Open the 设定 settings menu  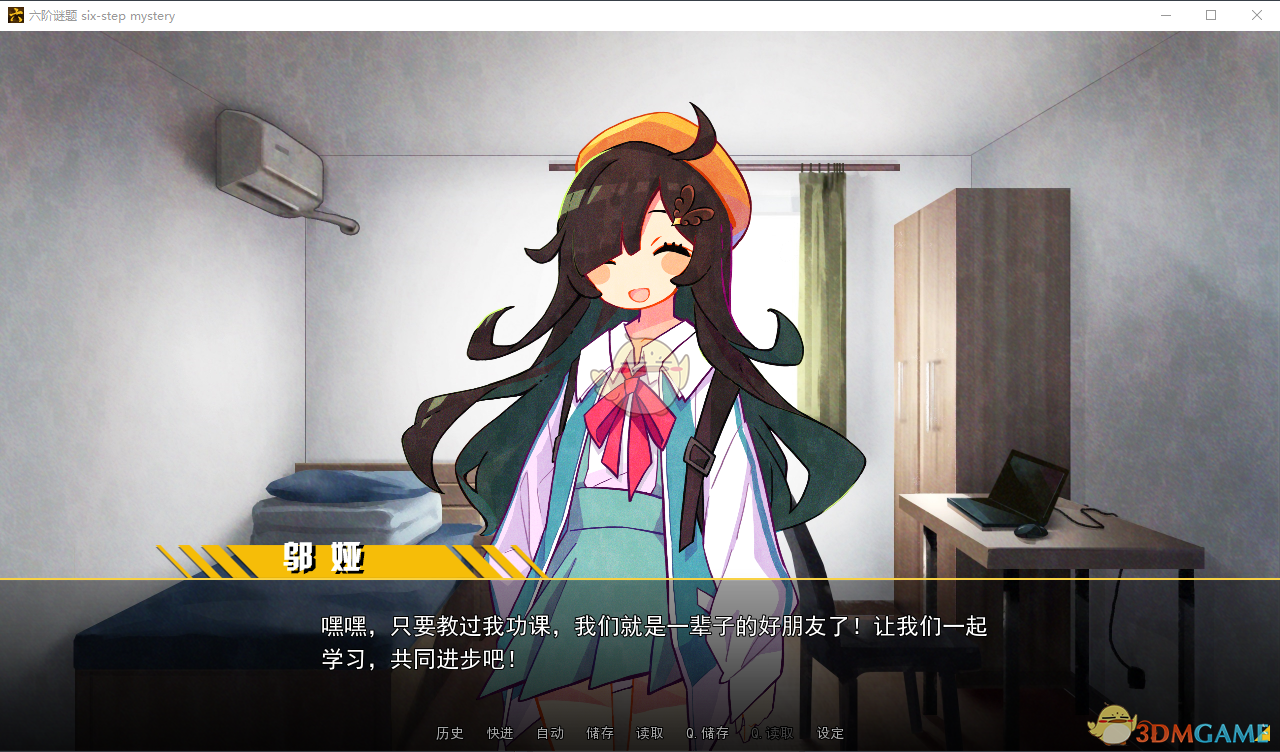click(829, 732)
